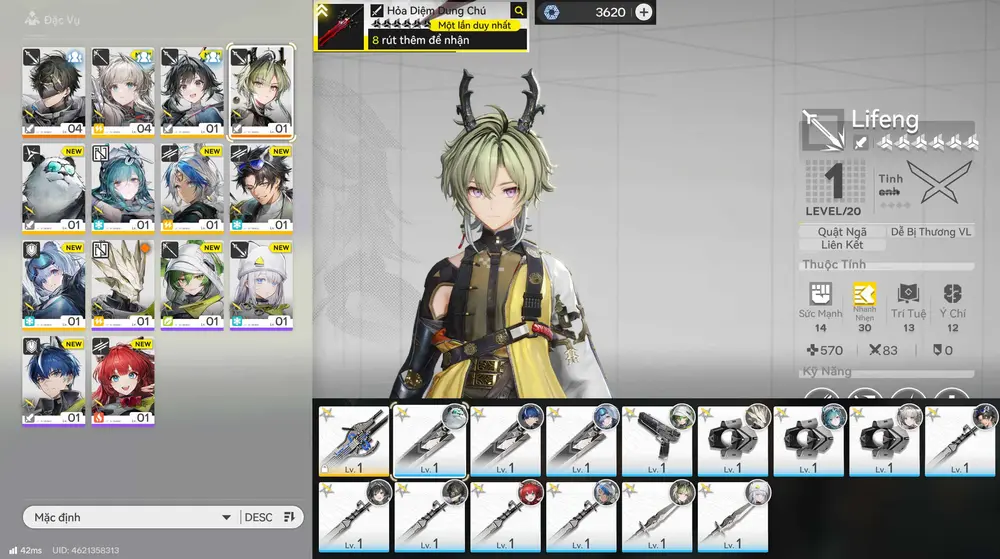The image size is (1000, 559).
Task: Select the pistol weapon slot
Action: point(658,441)
